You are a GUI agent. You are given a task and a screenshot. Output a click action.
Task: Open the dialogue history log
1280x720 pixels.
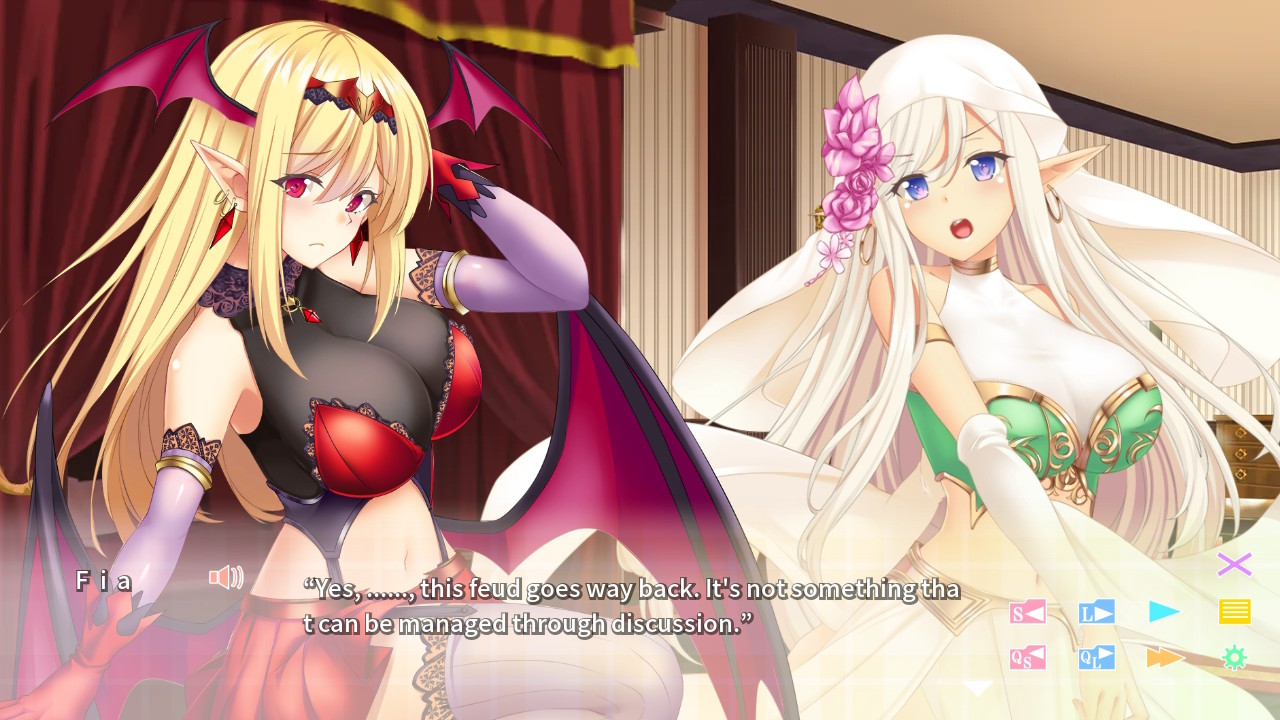point(1234,613)
